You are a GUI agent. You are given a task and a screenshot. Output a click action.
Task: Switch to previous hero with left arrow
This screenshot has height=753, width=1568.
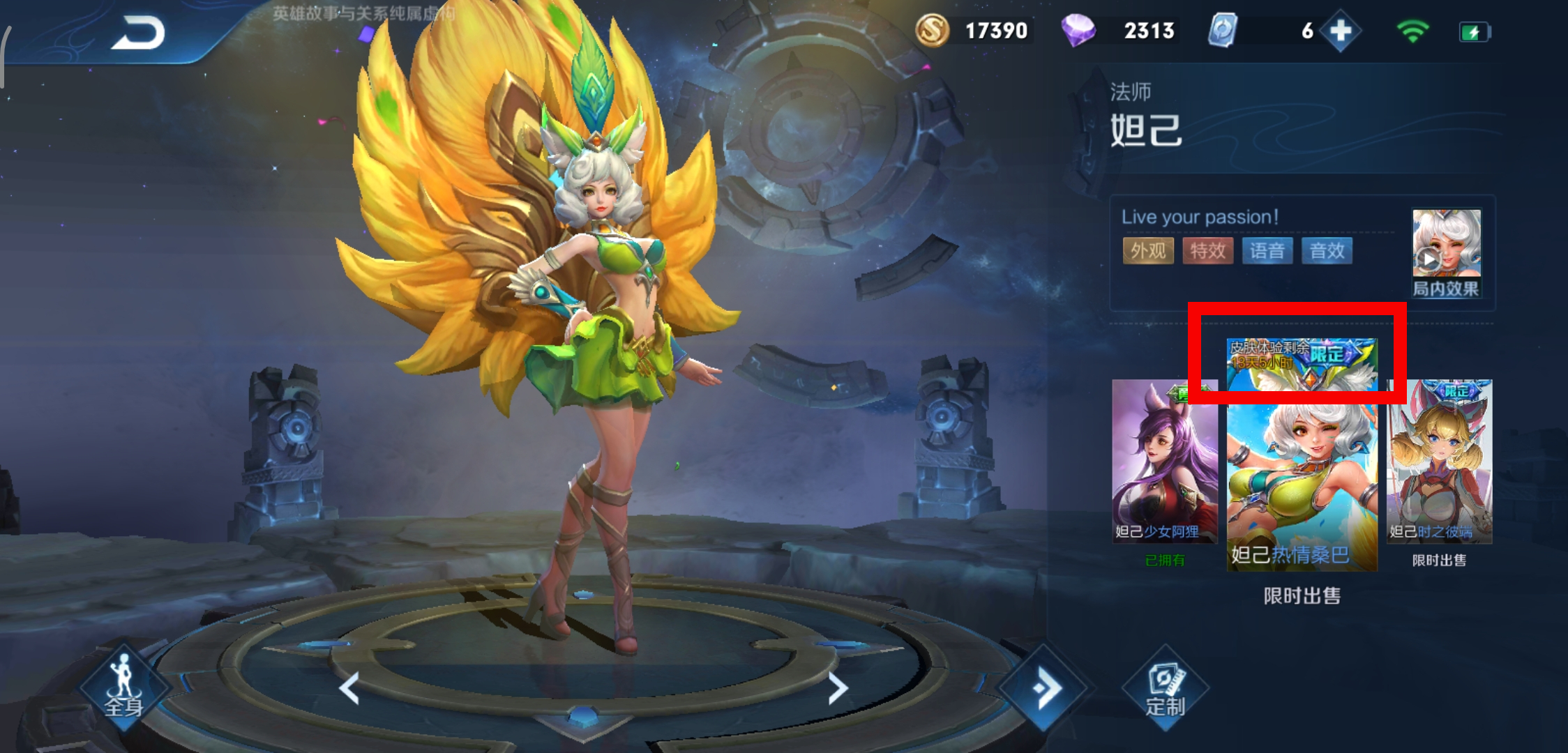[x=349, y=688]
